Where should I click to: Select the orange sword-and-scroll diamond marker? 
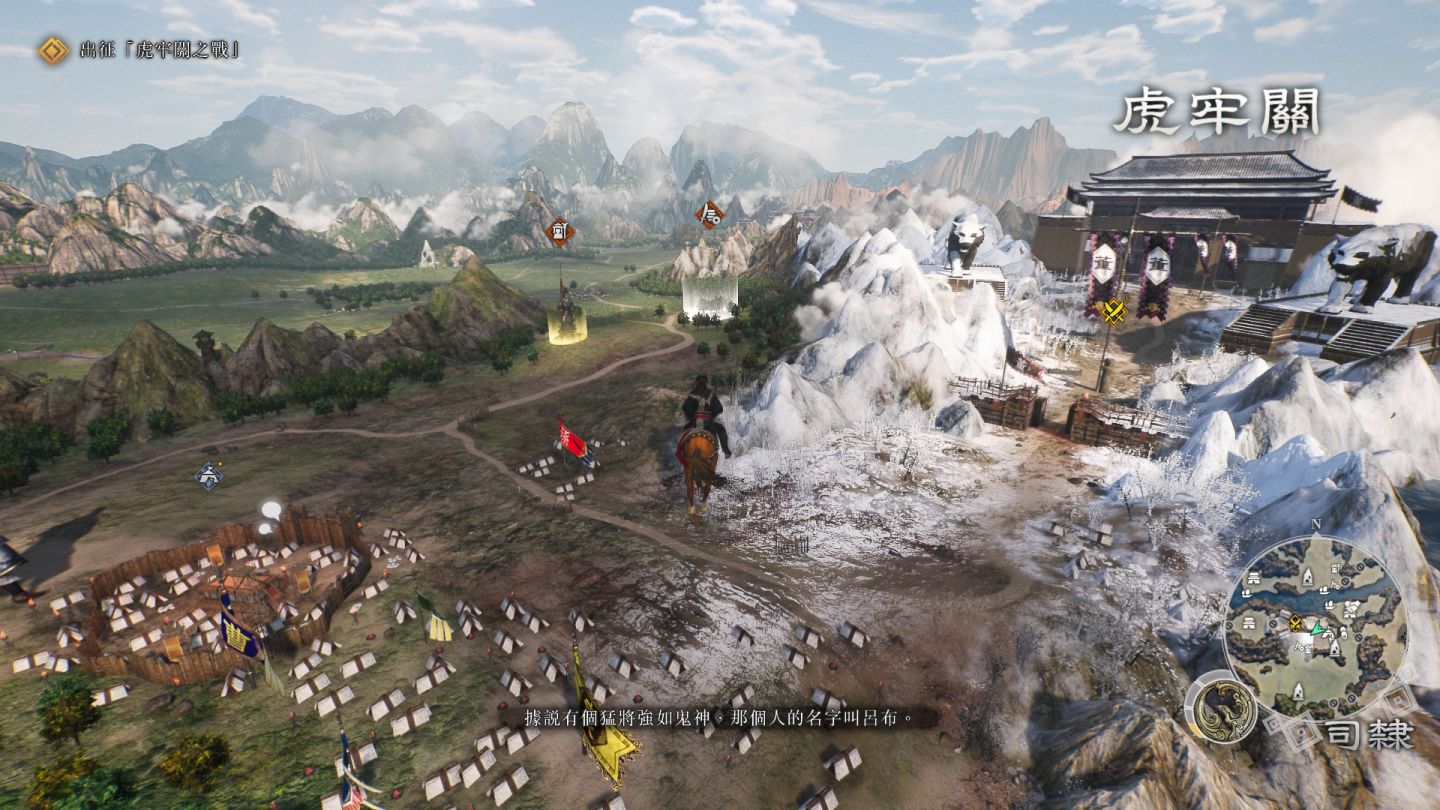(x=710, y=214)
